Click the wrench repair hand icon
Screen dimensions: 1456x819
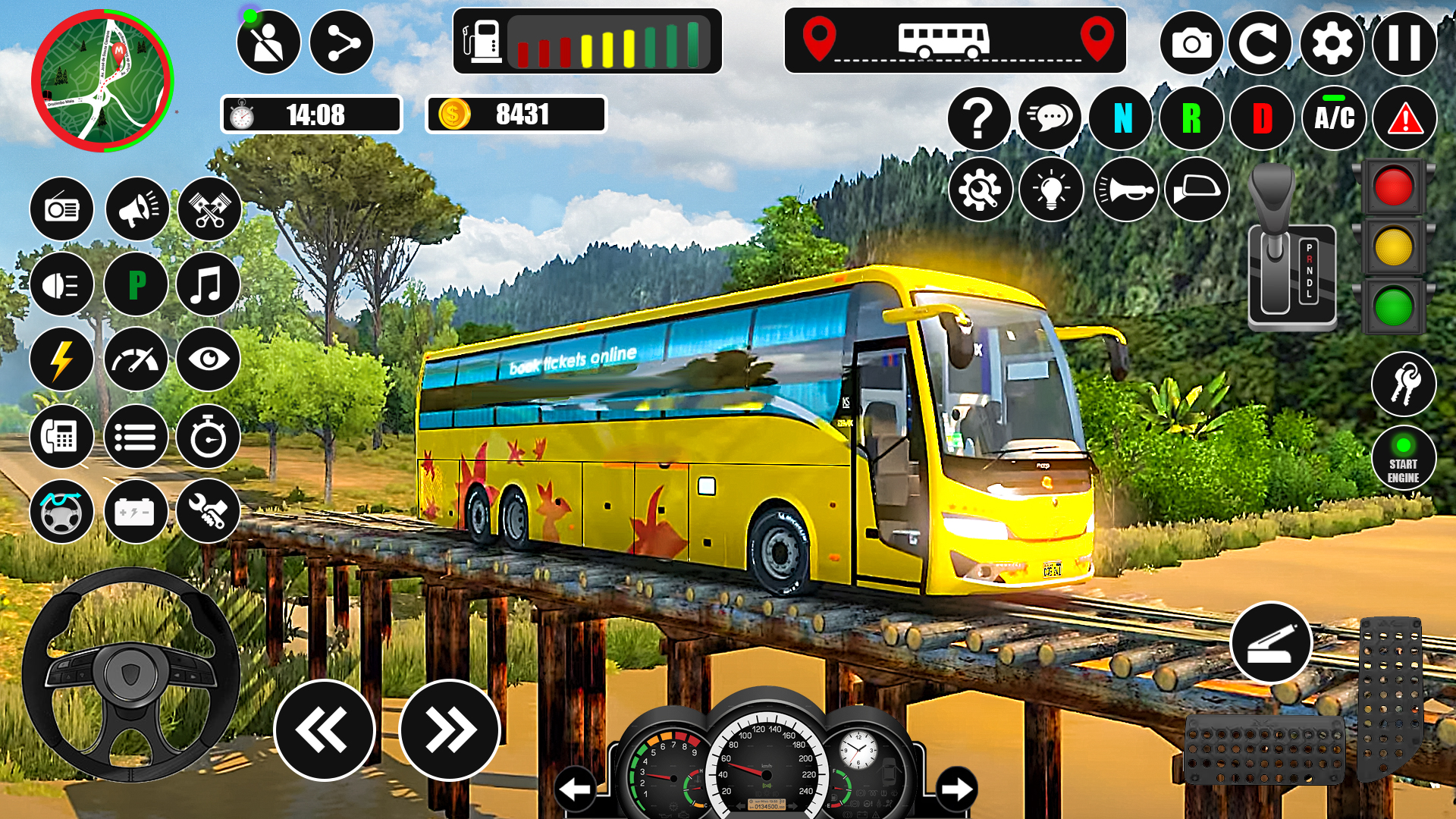pos(209,512)
